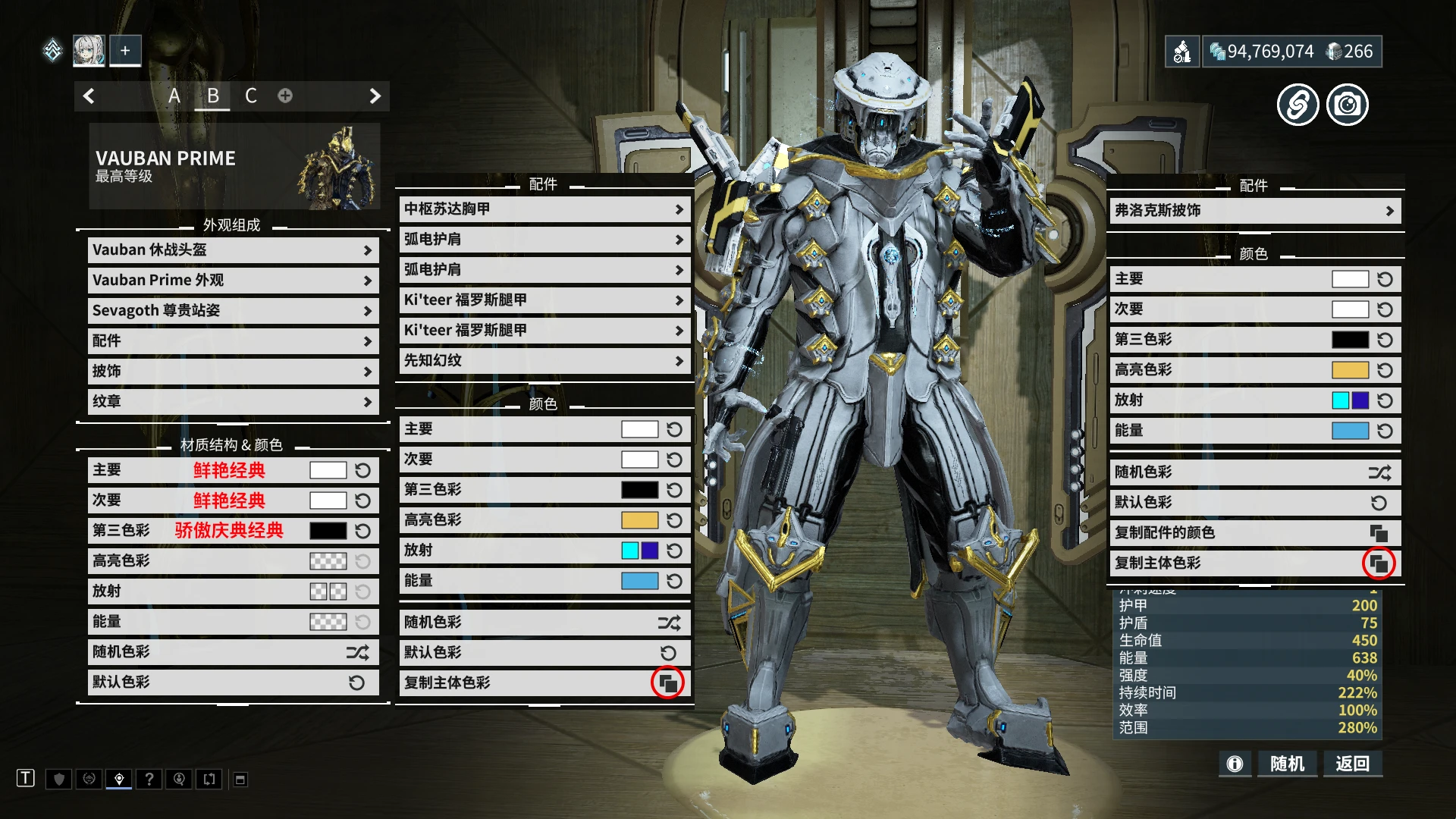
Task: Open Vauban 休战头盔 helmet selection
Action: [x=233, y=250]
